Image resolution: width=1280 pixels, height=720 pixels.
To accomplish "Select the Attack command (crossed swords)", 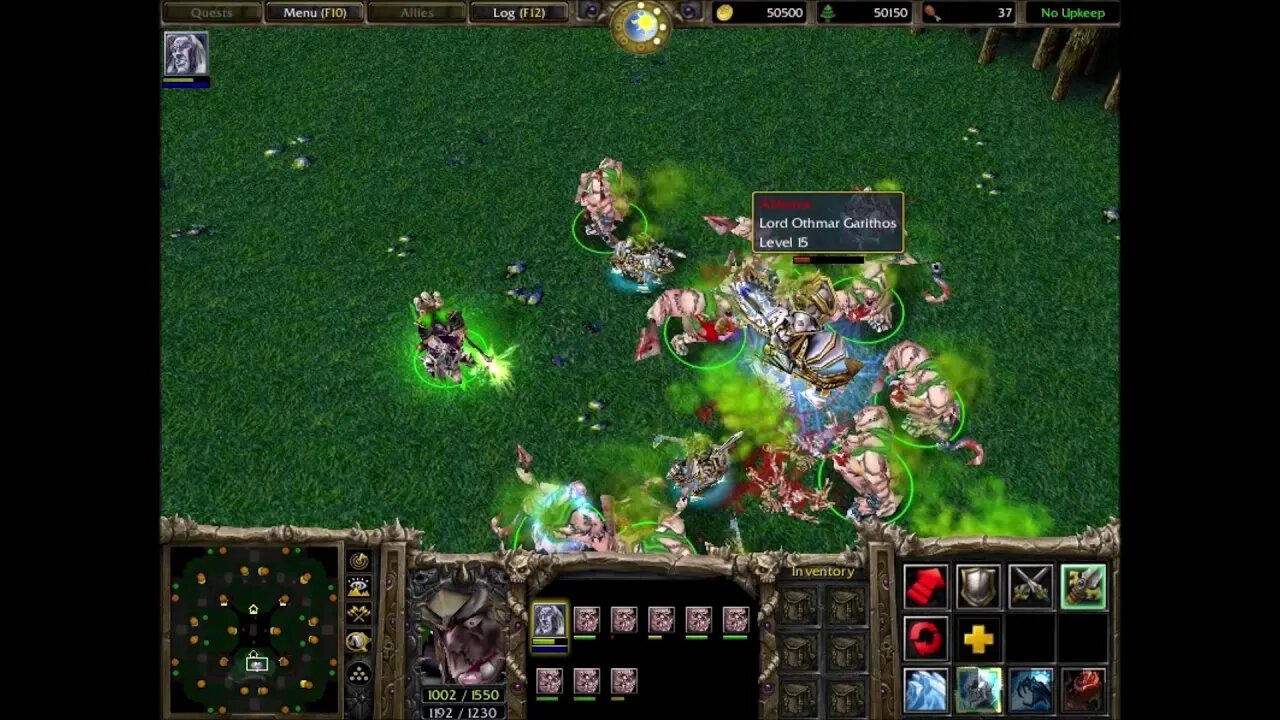I will click(1029, 587).
